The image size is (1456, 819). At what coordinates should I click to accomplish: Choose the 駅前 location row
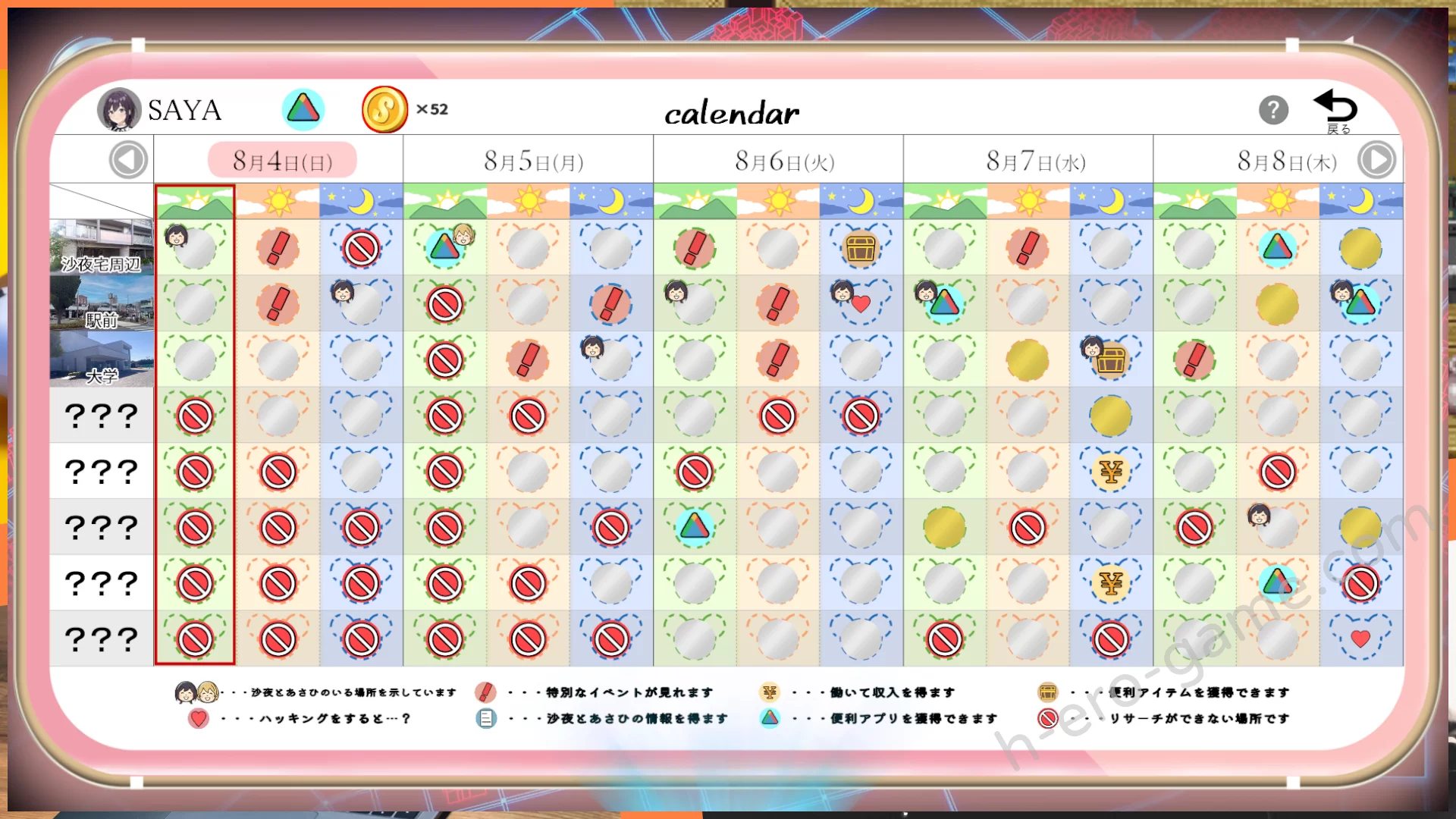pyautogui.click(x=102, y=303)
